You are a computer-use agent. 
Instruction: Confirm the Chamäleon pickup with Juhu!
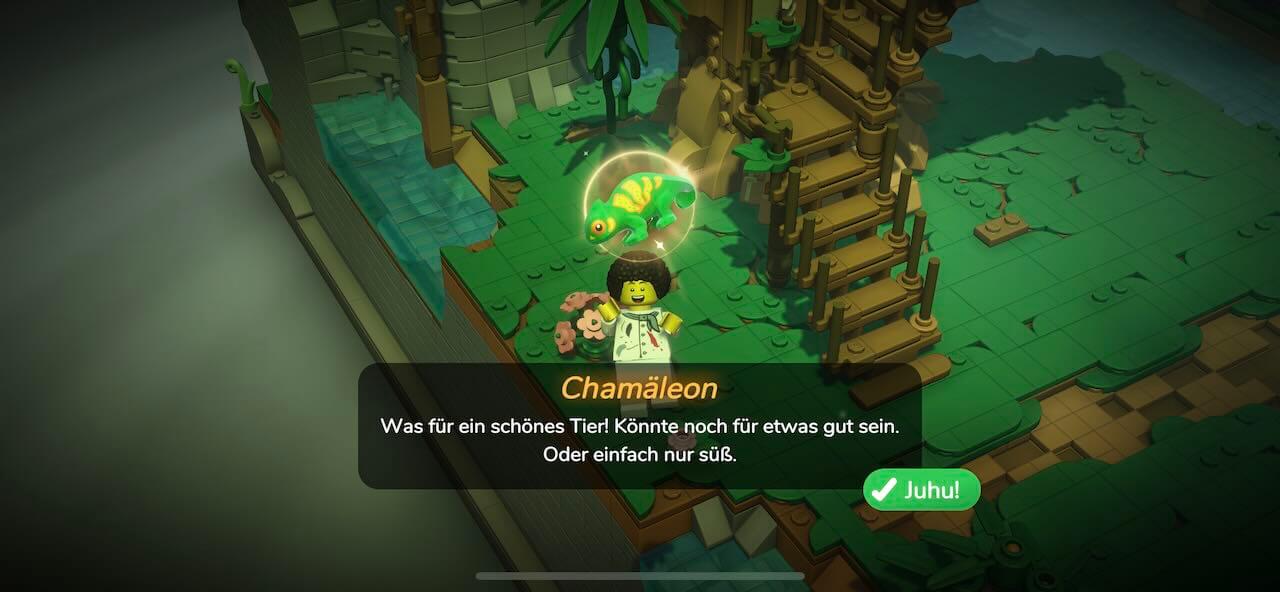coord(921,490)
